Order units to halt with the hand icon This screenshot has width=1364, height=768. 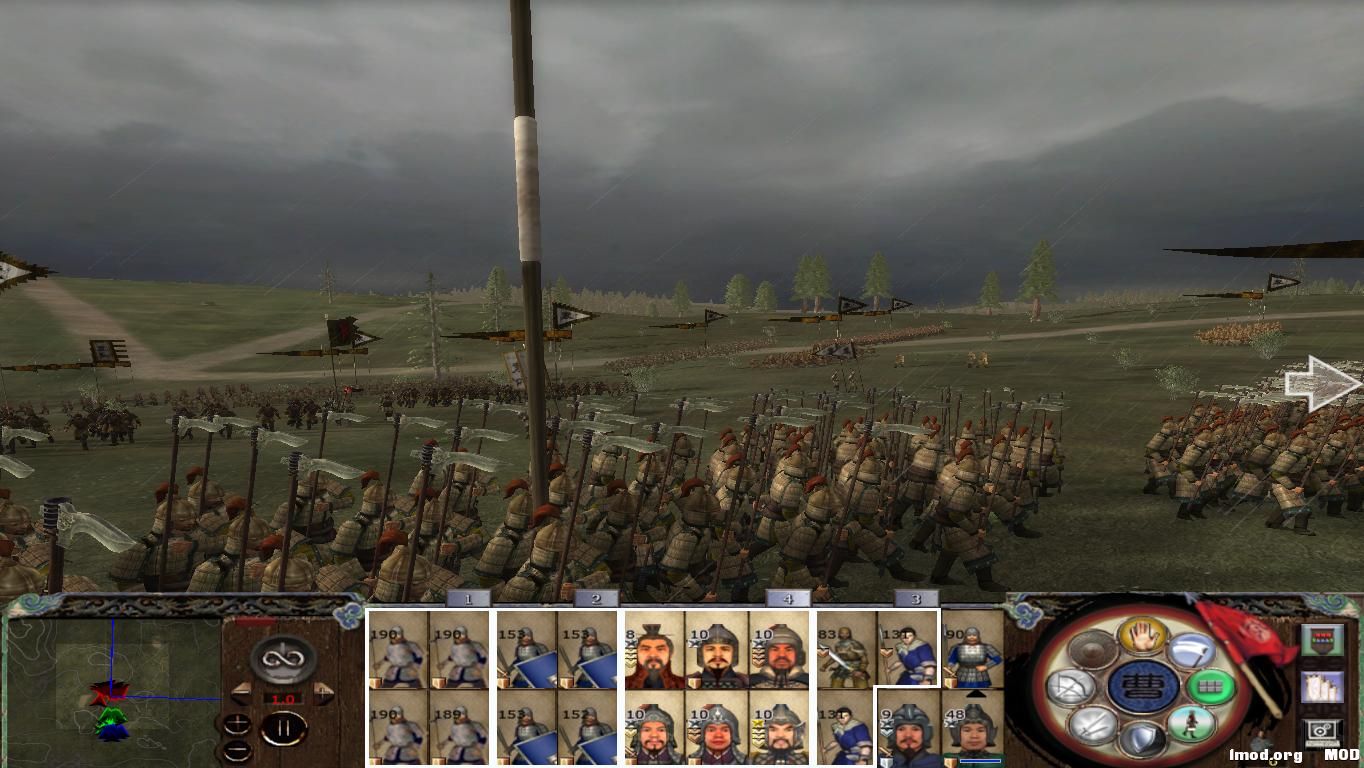(x=1141, y=638)
